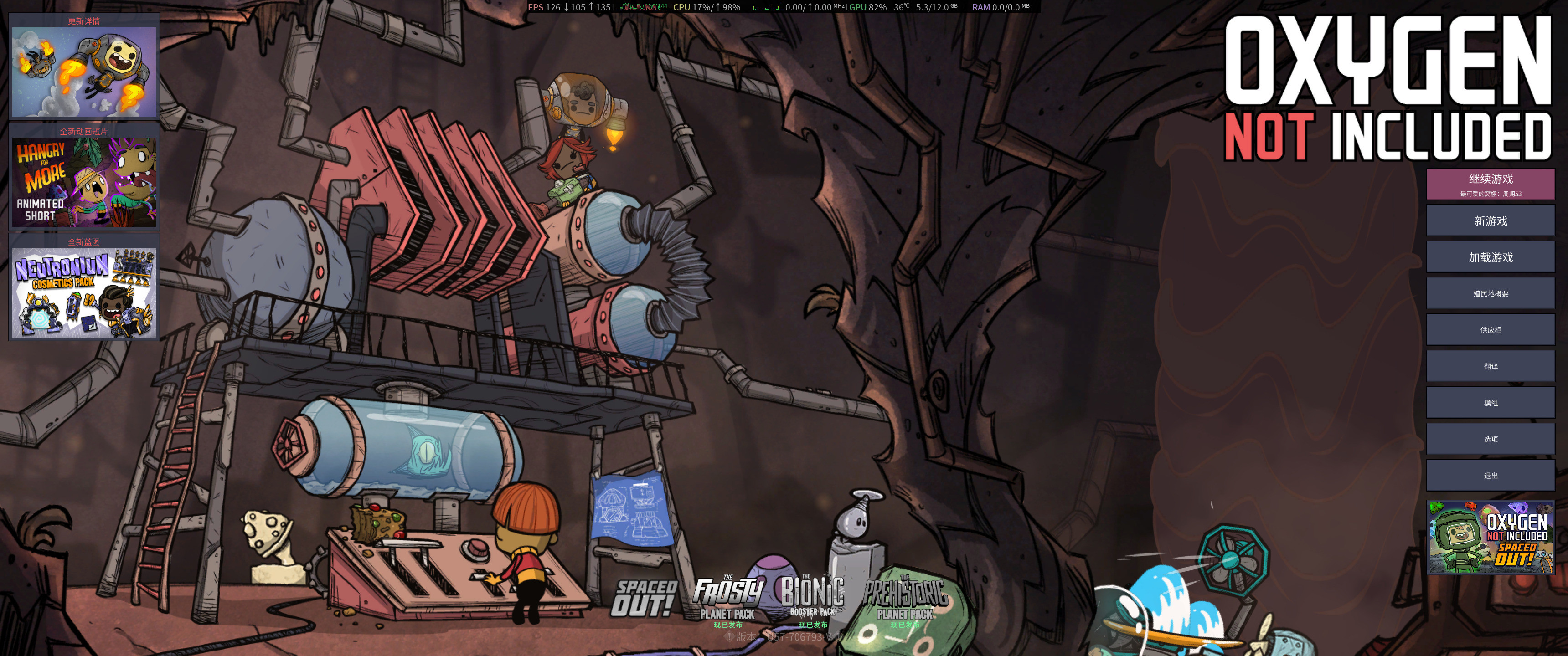1568x656 pixels.
Task: Open the translations menu (翻译)
Action: coord(1490,366)
